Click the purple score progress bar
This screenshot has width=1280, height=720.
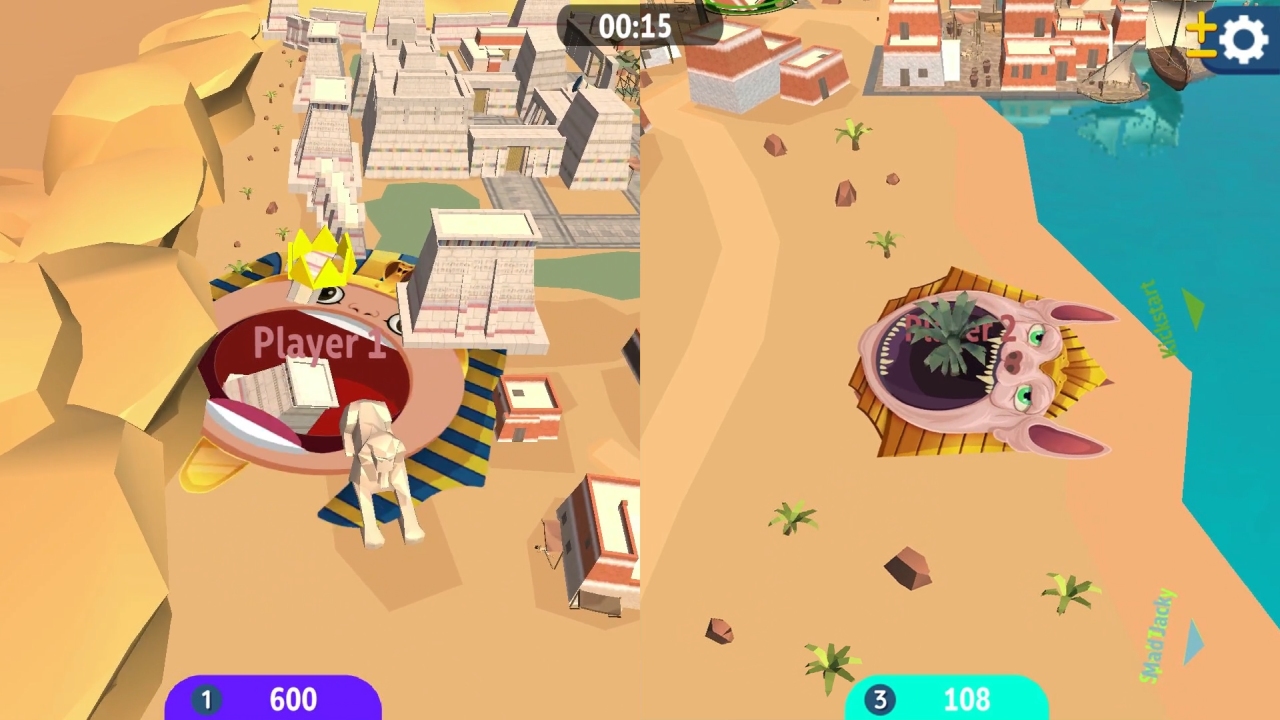click(x=275, y=699)
